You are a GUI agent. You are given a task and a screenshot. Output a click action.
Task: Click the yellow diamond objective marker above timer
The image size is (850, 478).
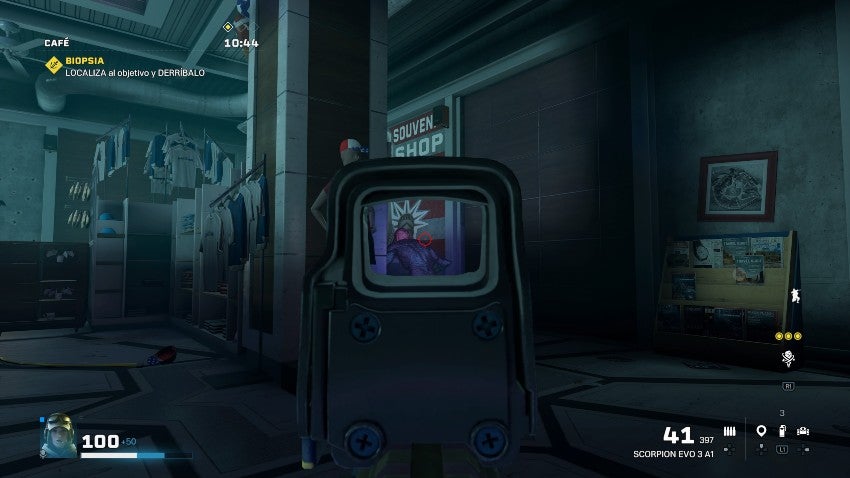(228, 27)
